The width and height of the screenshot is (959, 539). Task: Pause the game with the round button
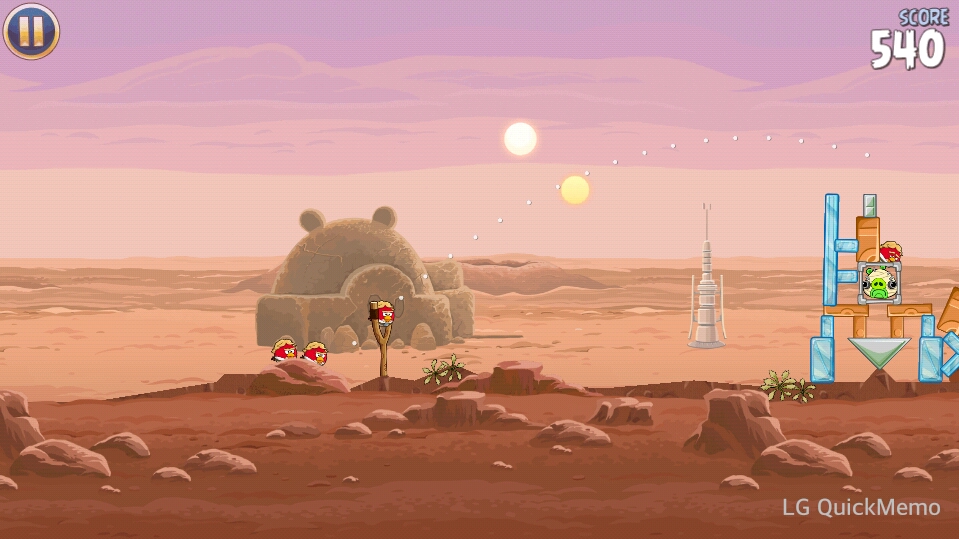pos(31,31)
